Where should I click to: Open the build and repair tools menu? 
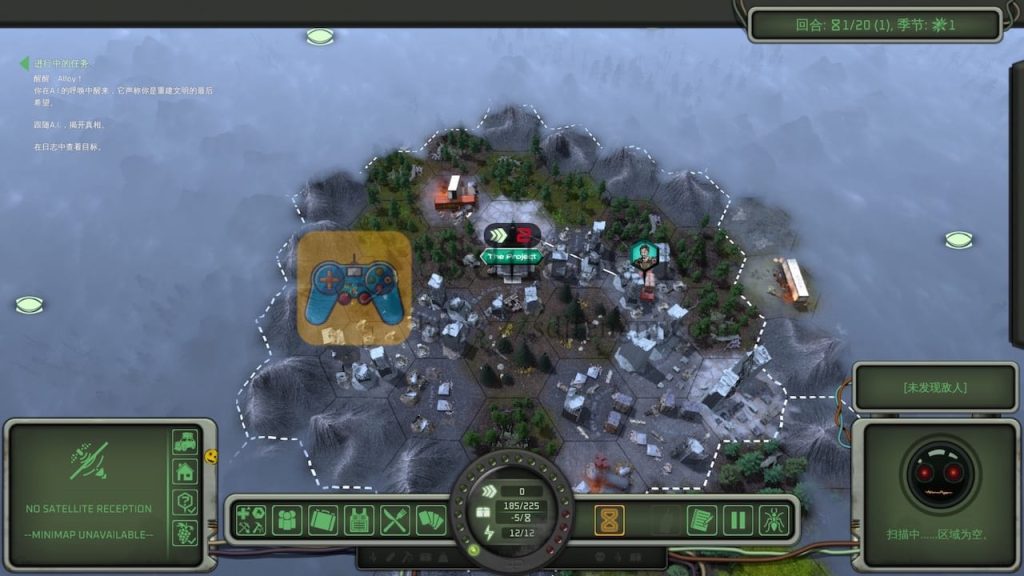(x=251, y=520)
